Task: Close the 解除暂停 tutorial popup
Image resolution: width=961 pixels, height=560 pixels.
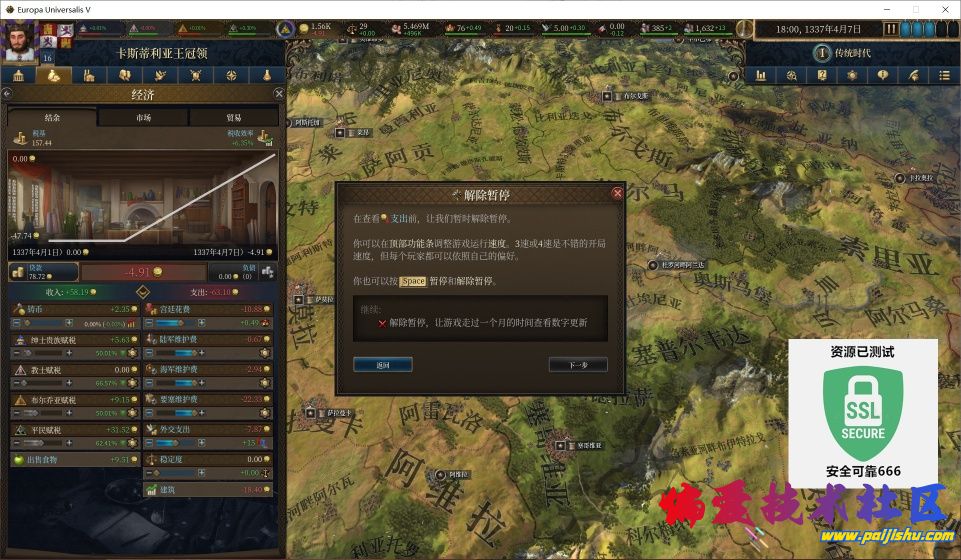Action: 617,193
